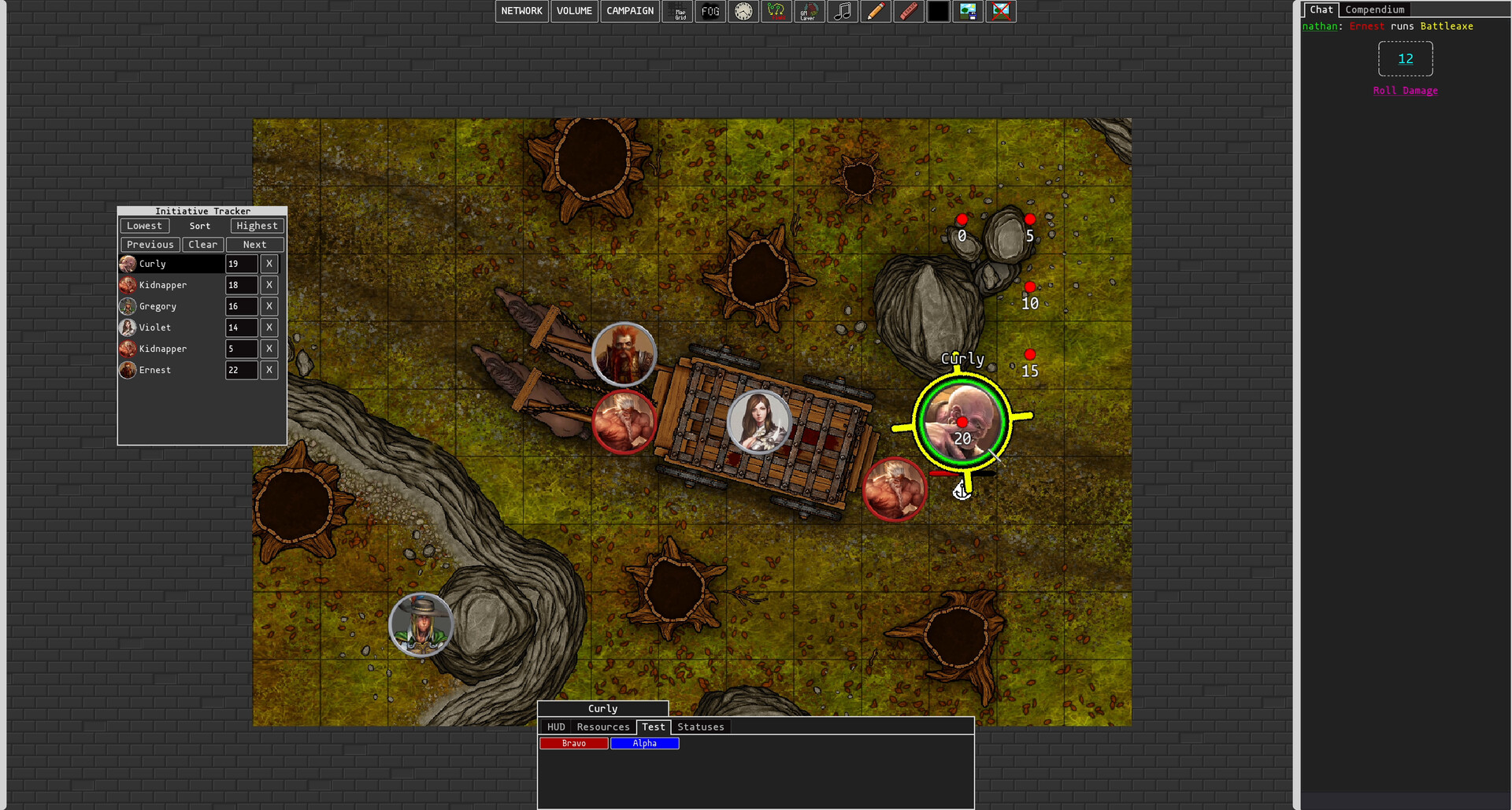The width and height of the screenshot is (1512, 810).
Task: Open the clock timer tool
Action: [x=743, y=11]
